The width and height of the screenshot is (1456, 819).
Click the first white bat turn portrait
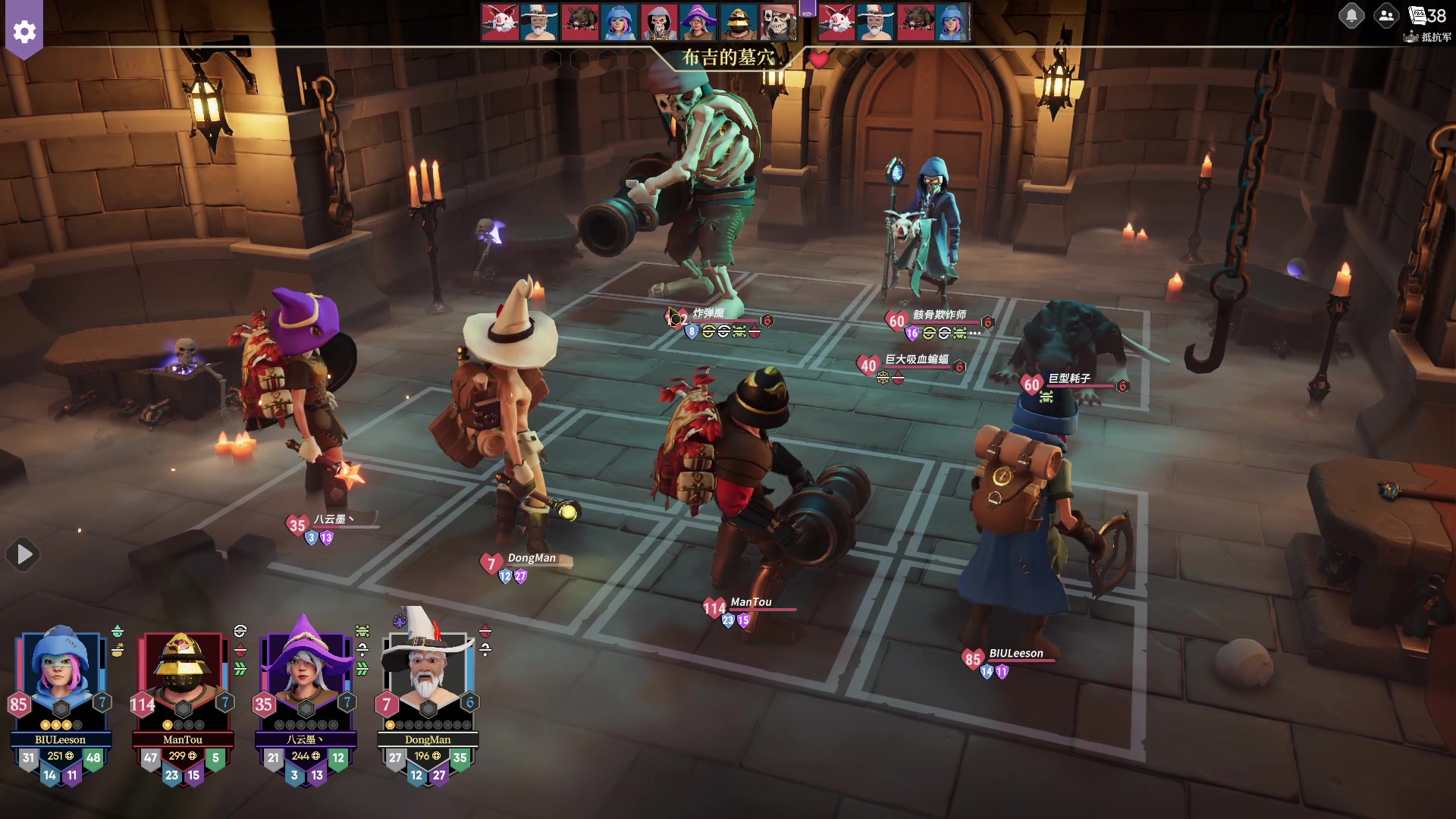click(500, 21)
